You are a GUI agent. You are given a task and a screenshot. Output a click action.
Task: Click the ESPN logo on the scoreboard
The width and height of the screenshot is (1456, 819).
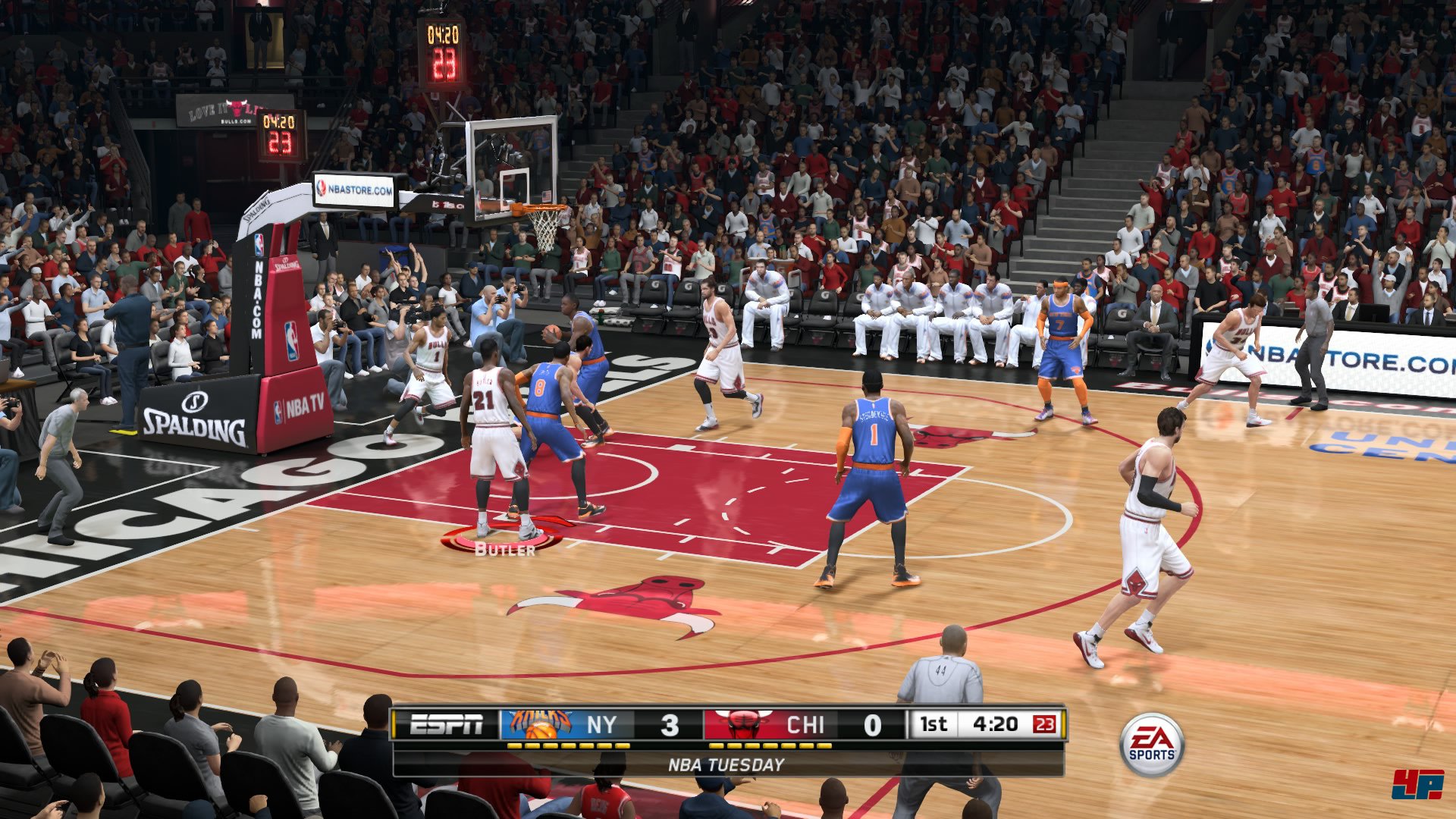click(x=446, y=725)
